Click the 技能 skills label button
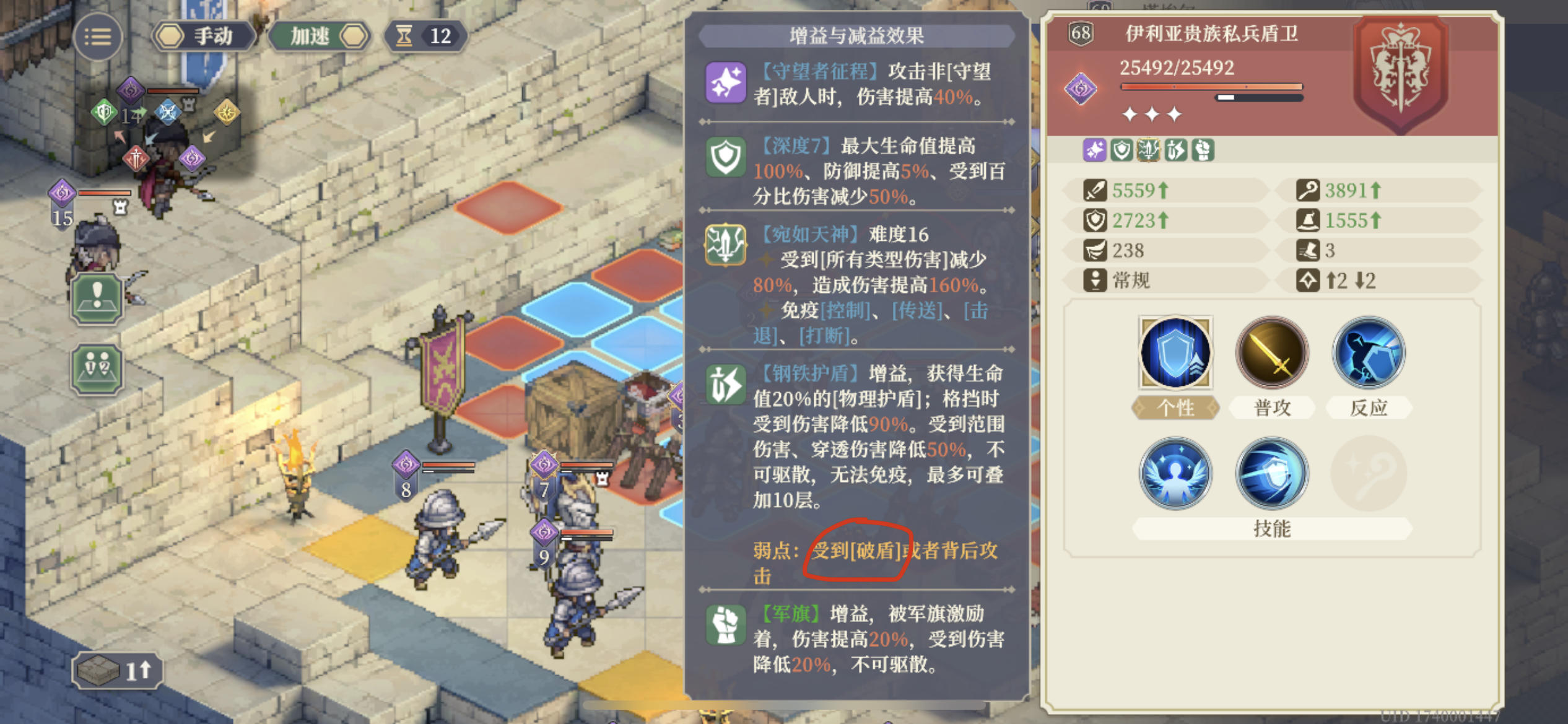1568x724 pixels. [1273, 530]
